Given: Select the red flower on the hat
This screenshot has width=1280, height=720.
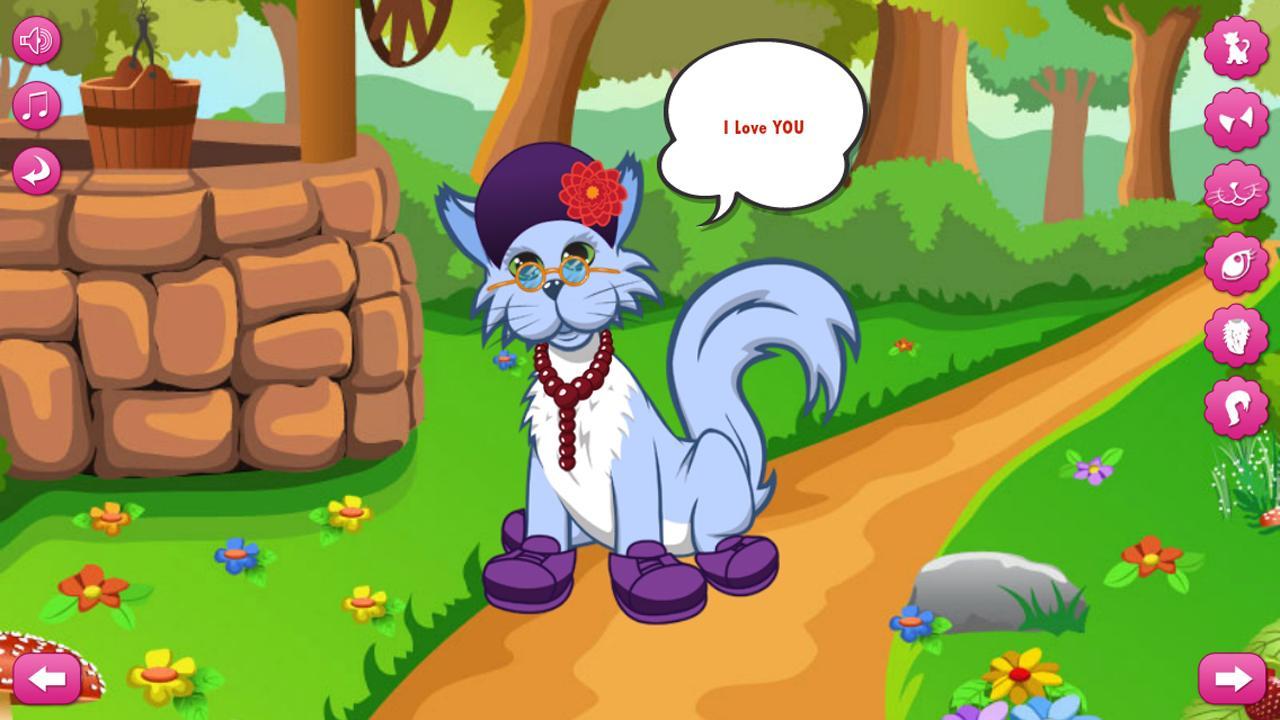Looking at the screenshot, I should tap(592, 192).
